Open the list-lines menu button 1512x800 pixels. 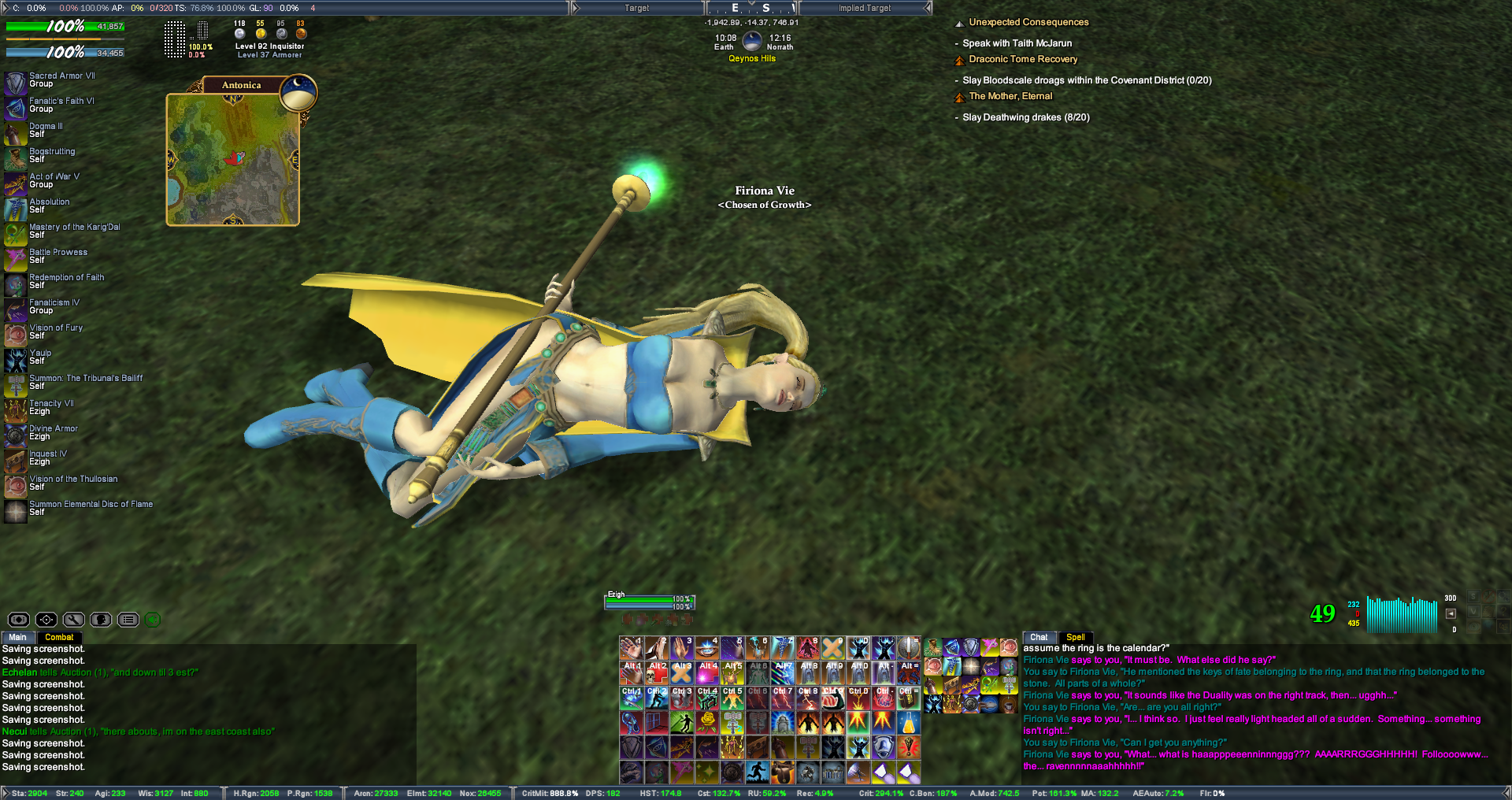click(x=128, y=620)
